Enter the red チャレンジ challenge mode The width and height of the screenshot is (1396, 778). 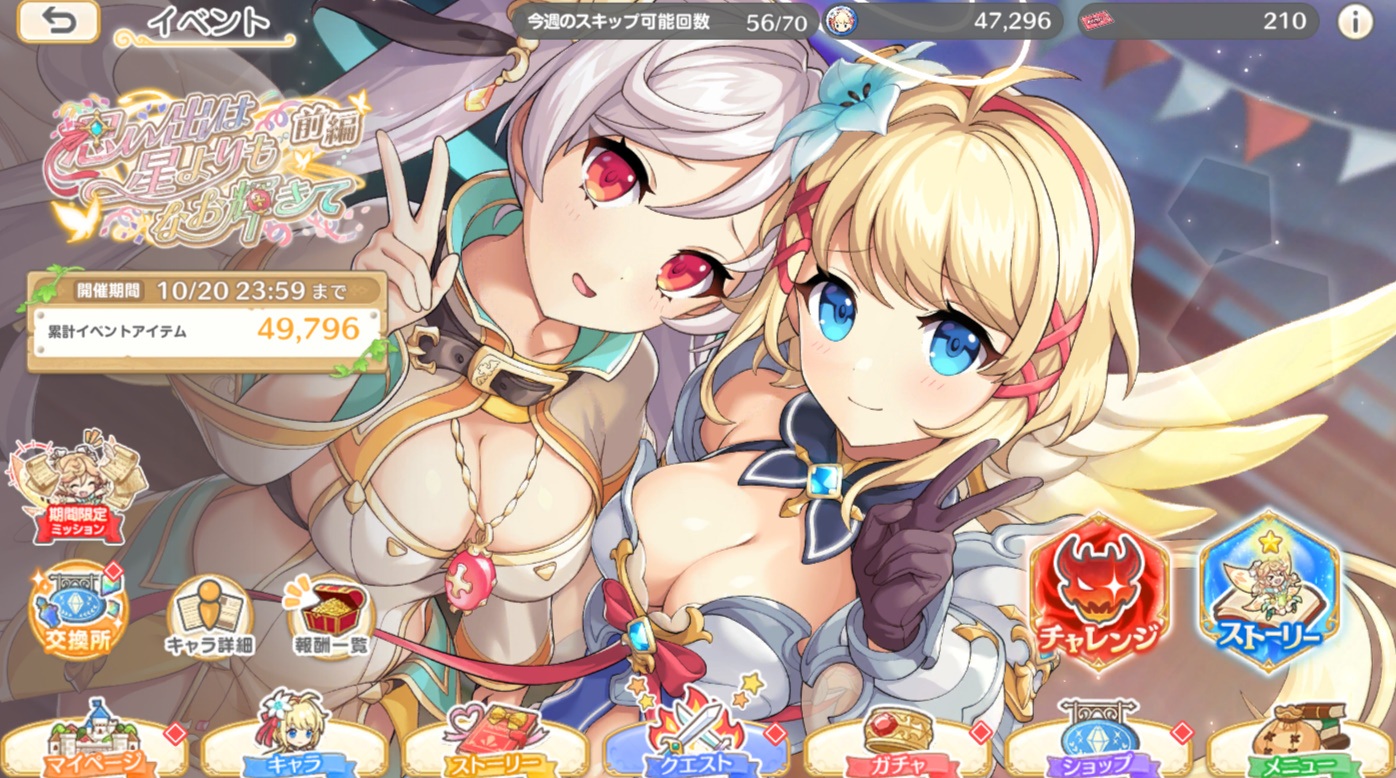1099,591
